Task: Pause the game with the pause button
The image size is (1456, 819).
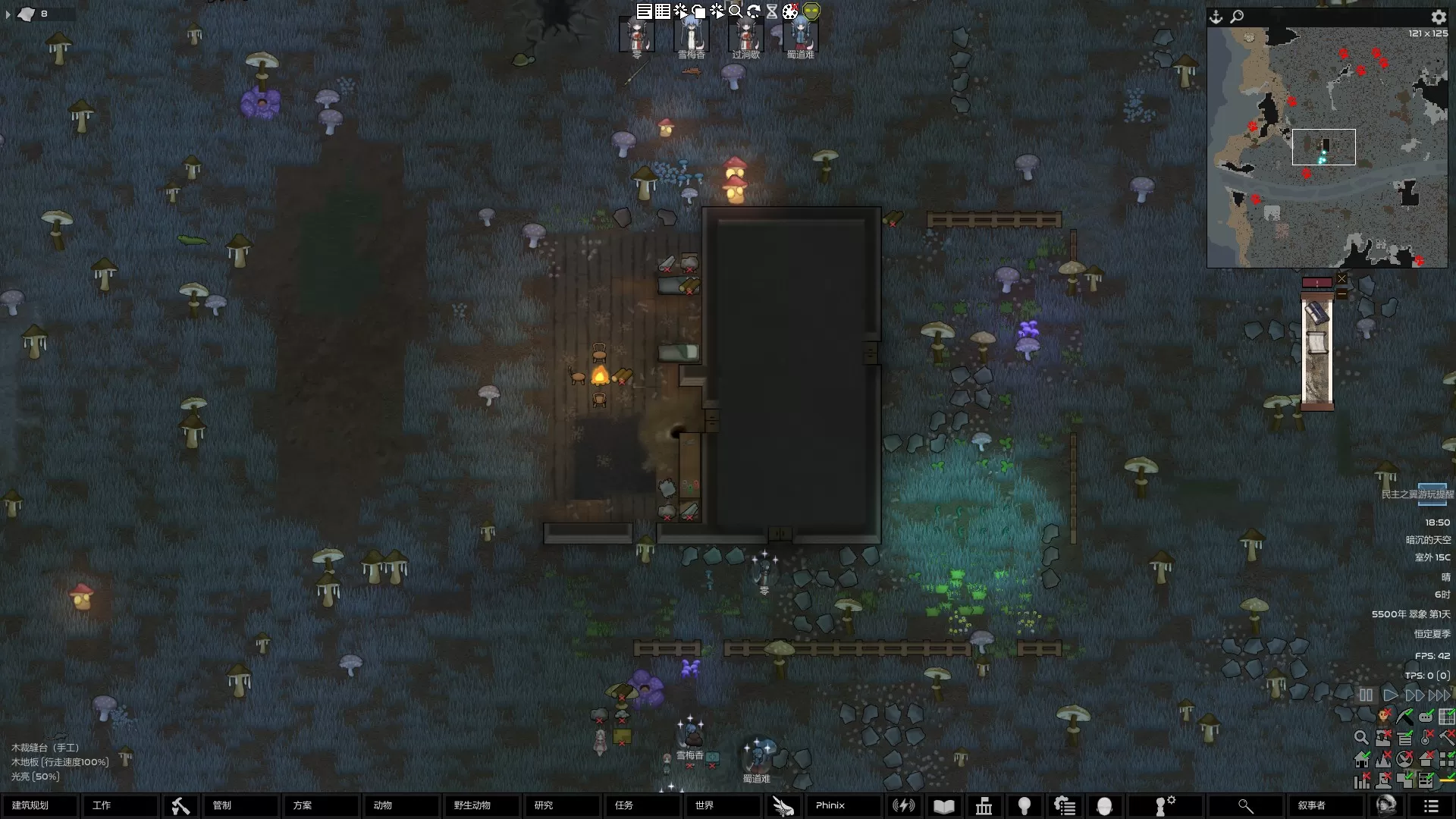Action: pos(1366,695)
